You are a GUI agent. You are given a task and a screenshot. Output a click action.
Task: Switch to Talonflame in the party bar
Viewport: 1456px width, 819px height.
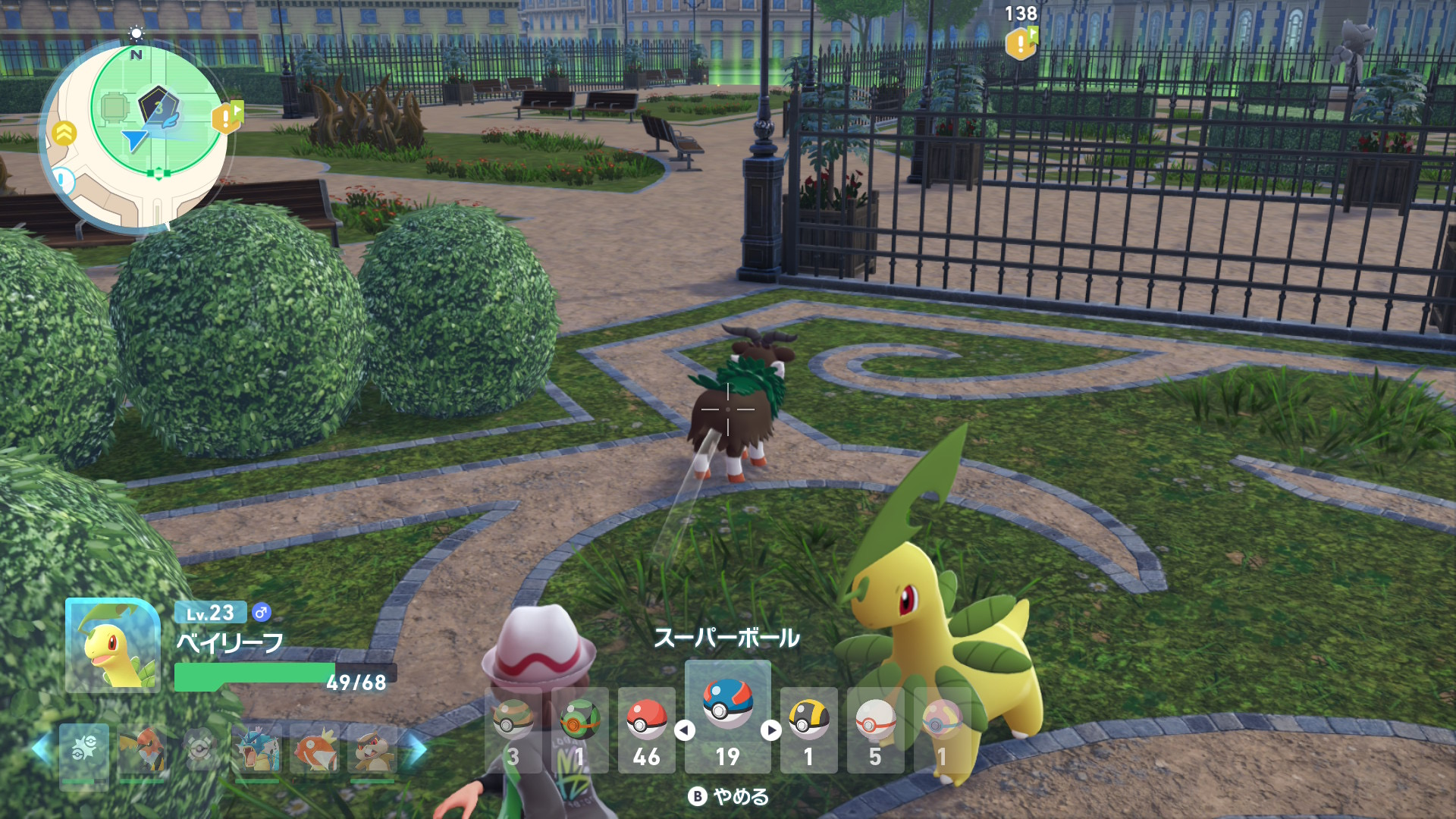142,749
